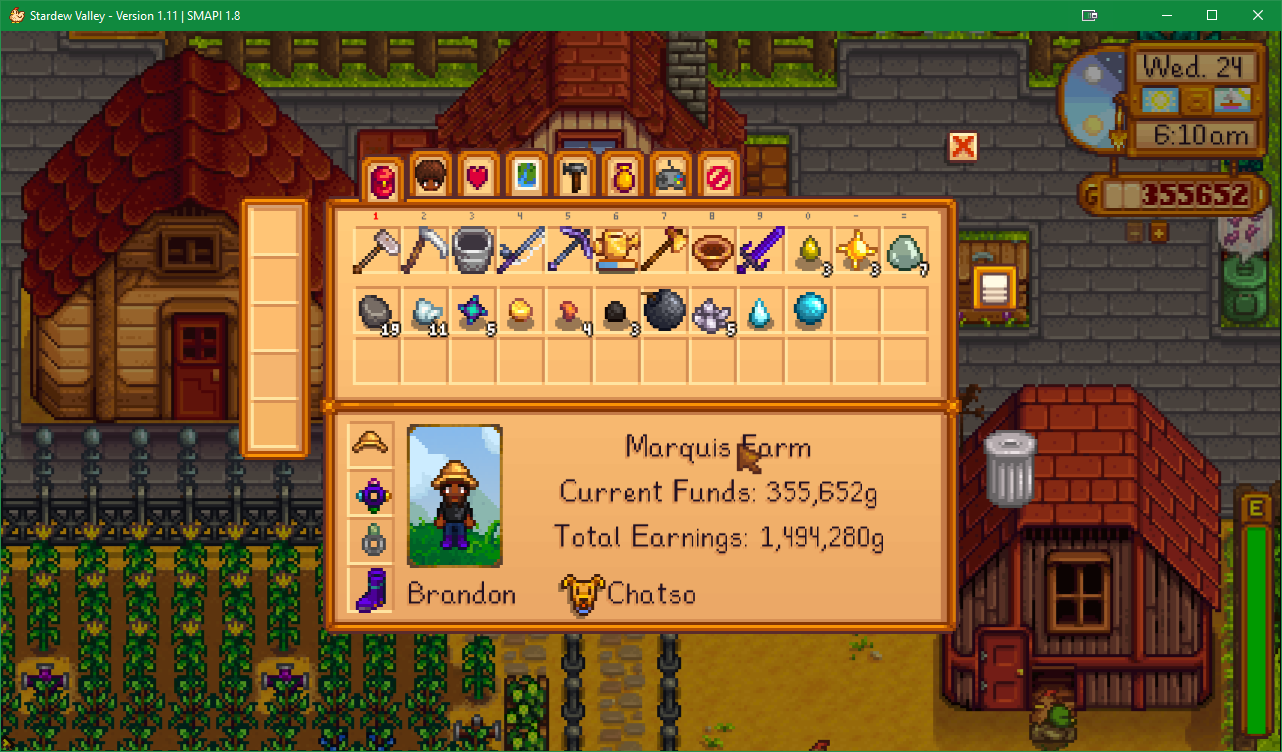Screen dimensions: 1282x752
Task: Open the Social tab with the heart icon
Action: tap(478, 178)
